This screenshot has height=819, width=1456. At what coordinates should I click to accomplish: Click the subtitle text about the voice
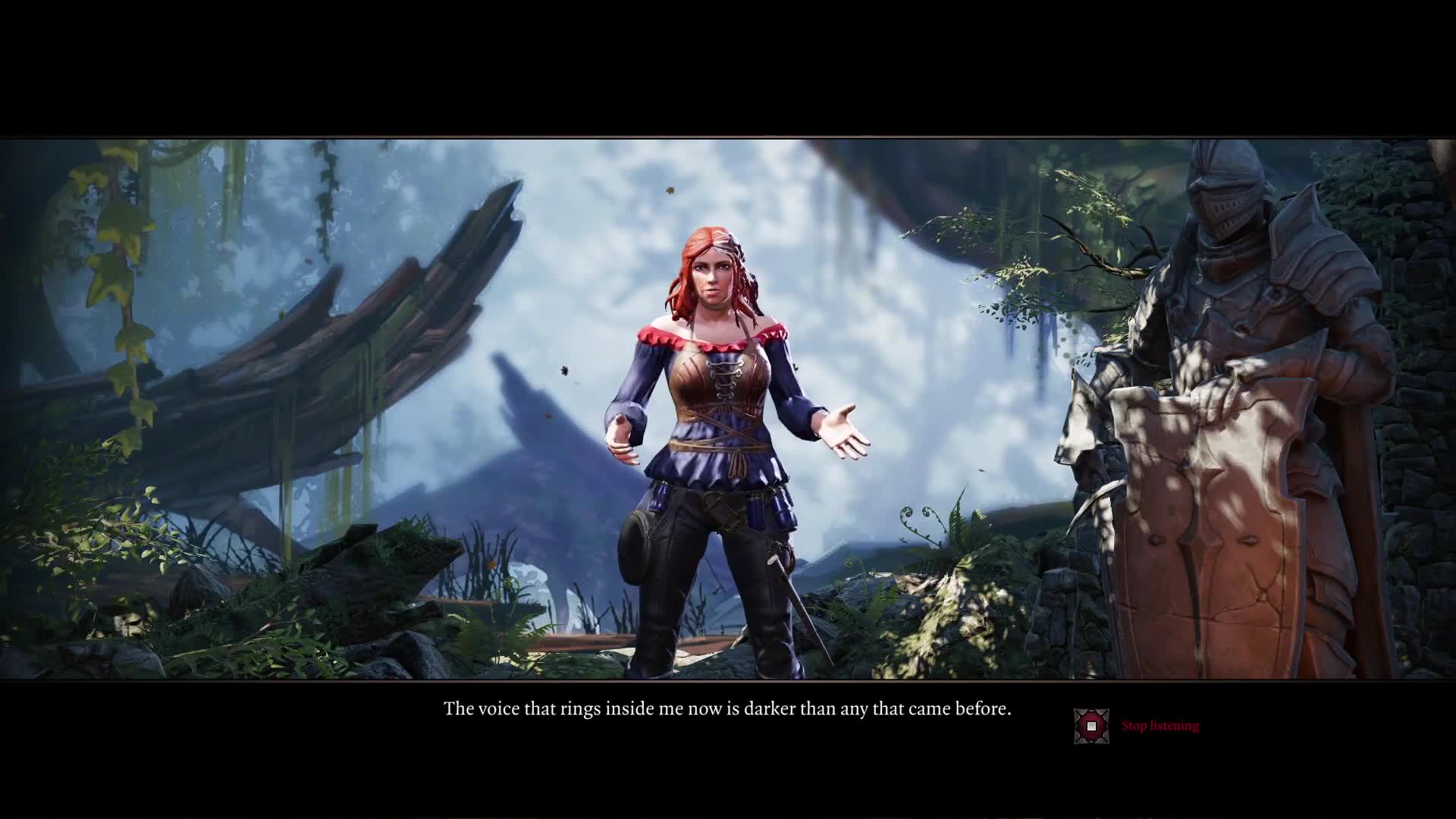(726, 708)
